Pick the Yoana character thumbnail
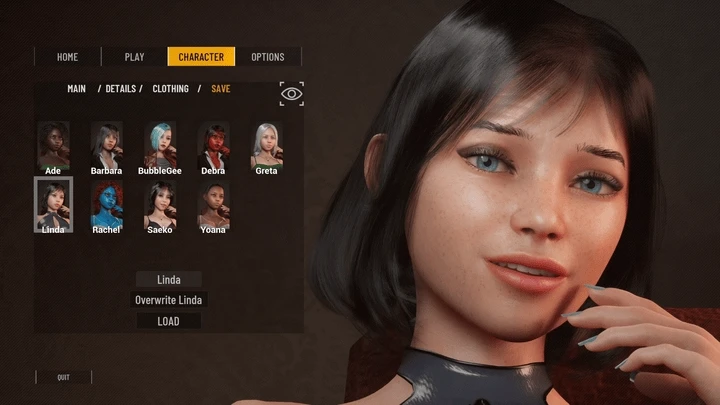 click(213, 204)
